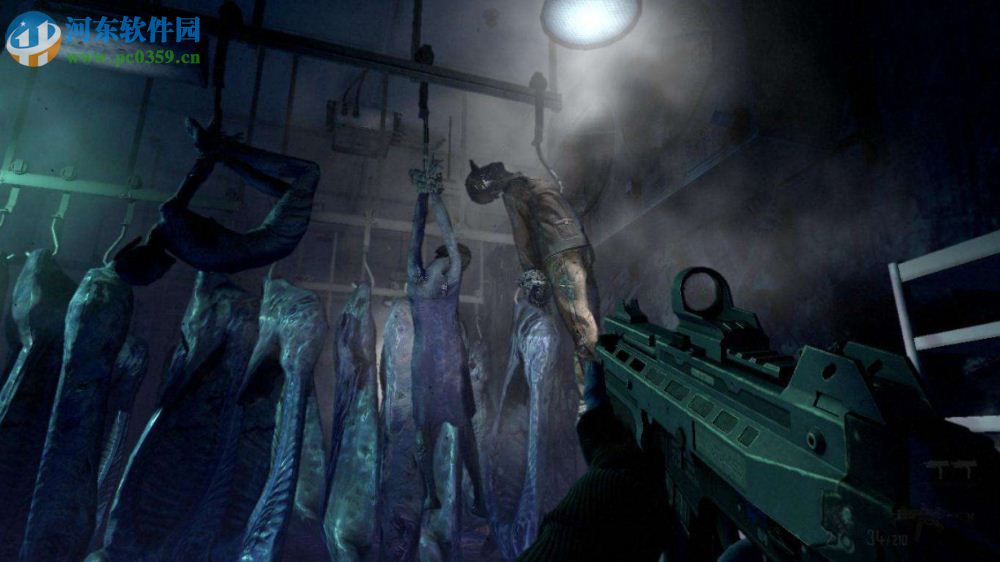1000x562 pixels.
Task: Open the www.pc0359.cn watermark link
Action: 132,58
